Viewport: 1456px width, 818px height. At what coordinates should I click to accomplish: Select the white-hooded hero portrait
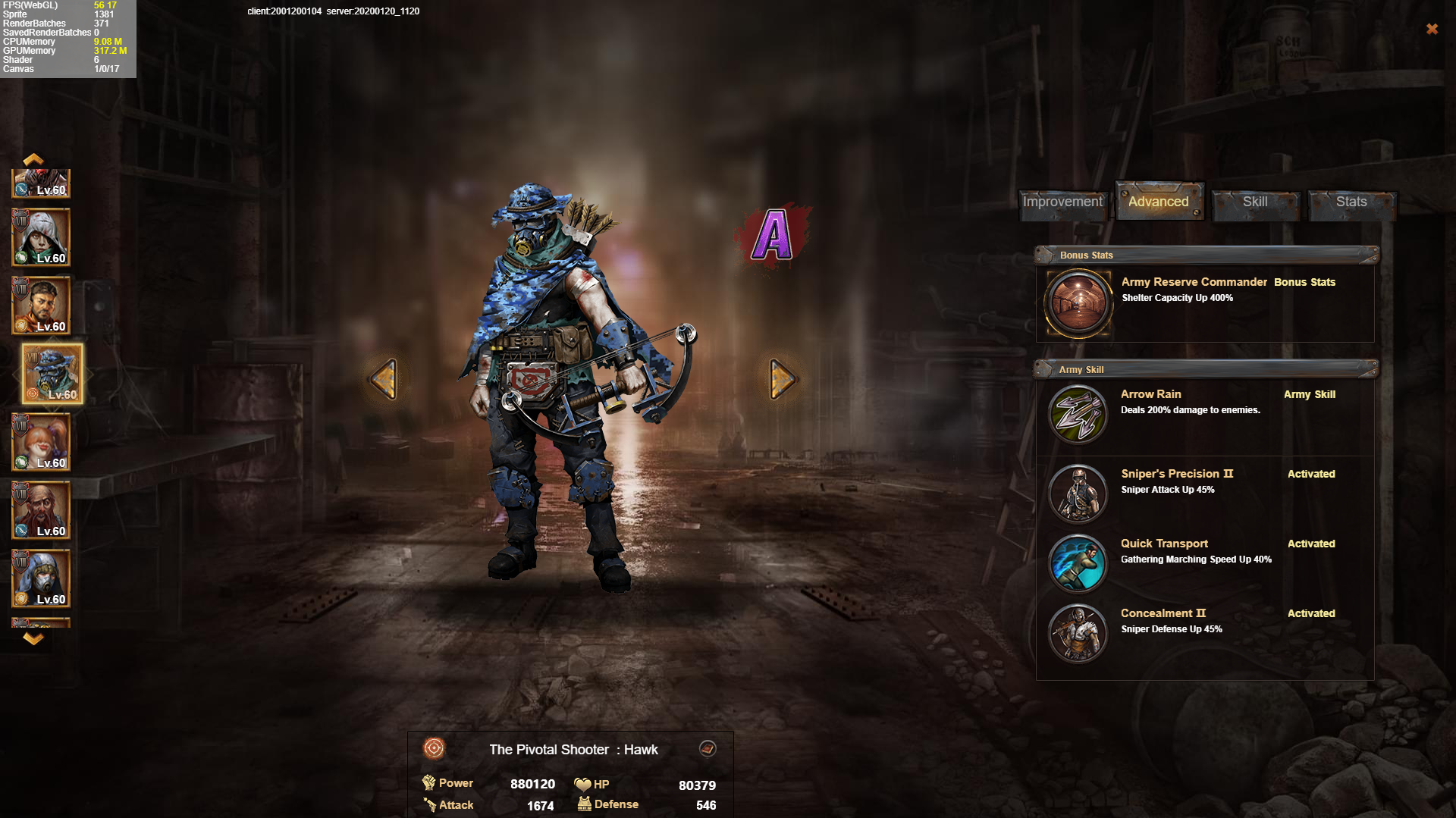click(x=42, y=238)
